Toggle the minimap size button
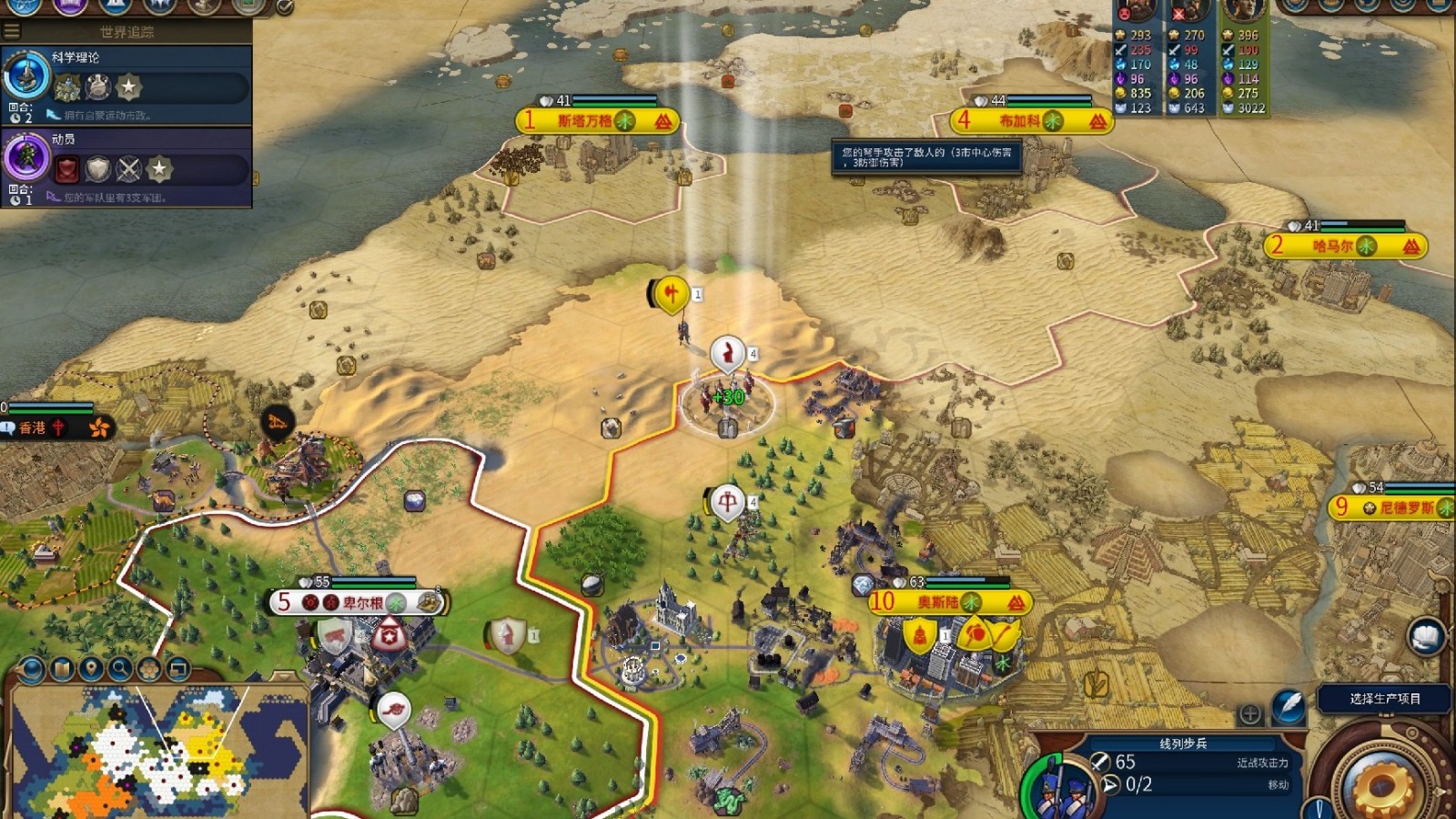1456x819 pixels. click(177, 670)
